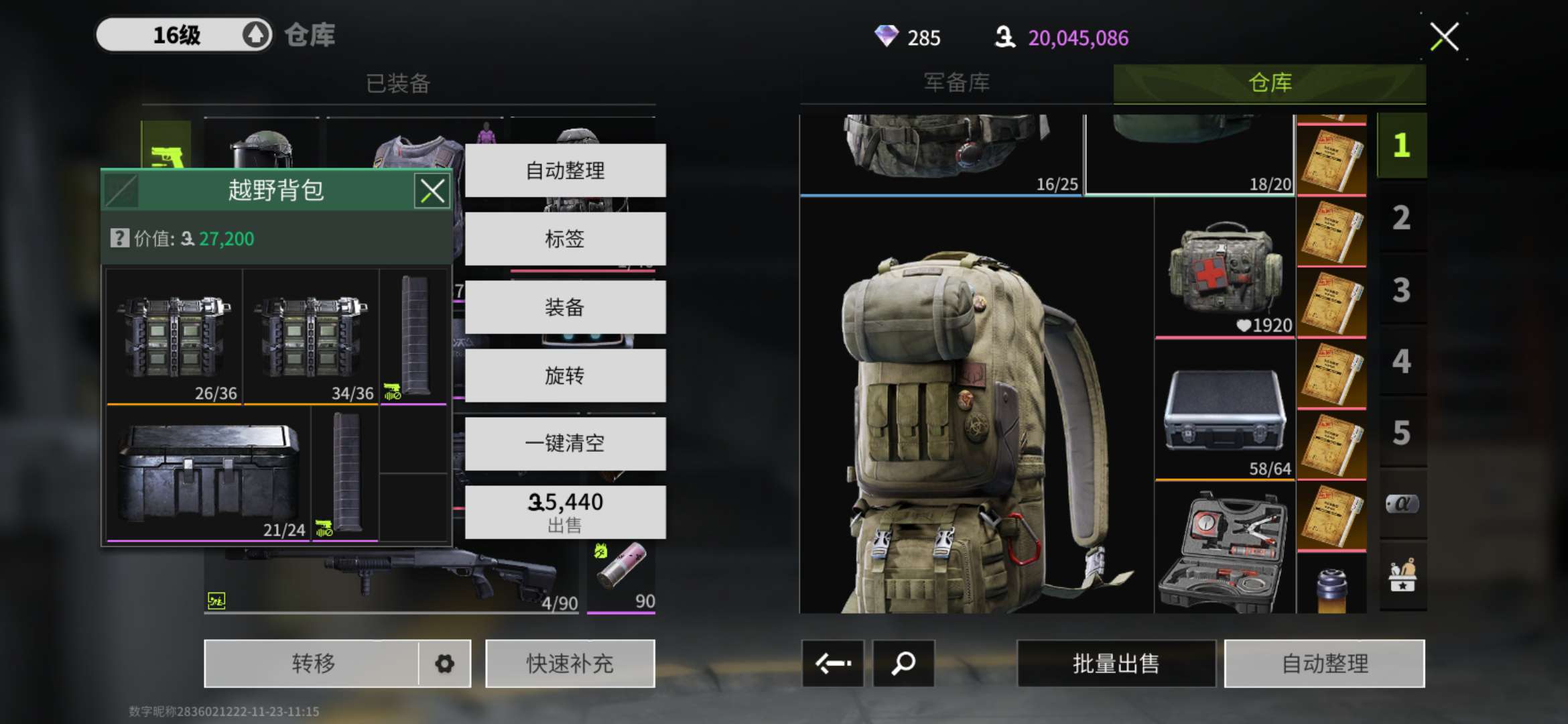
Task: Open 批量出售 bulk sell
Action: pyautogui.click(x=1116, y=664)
